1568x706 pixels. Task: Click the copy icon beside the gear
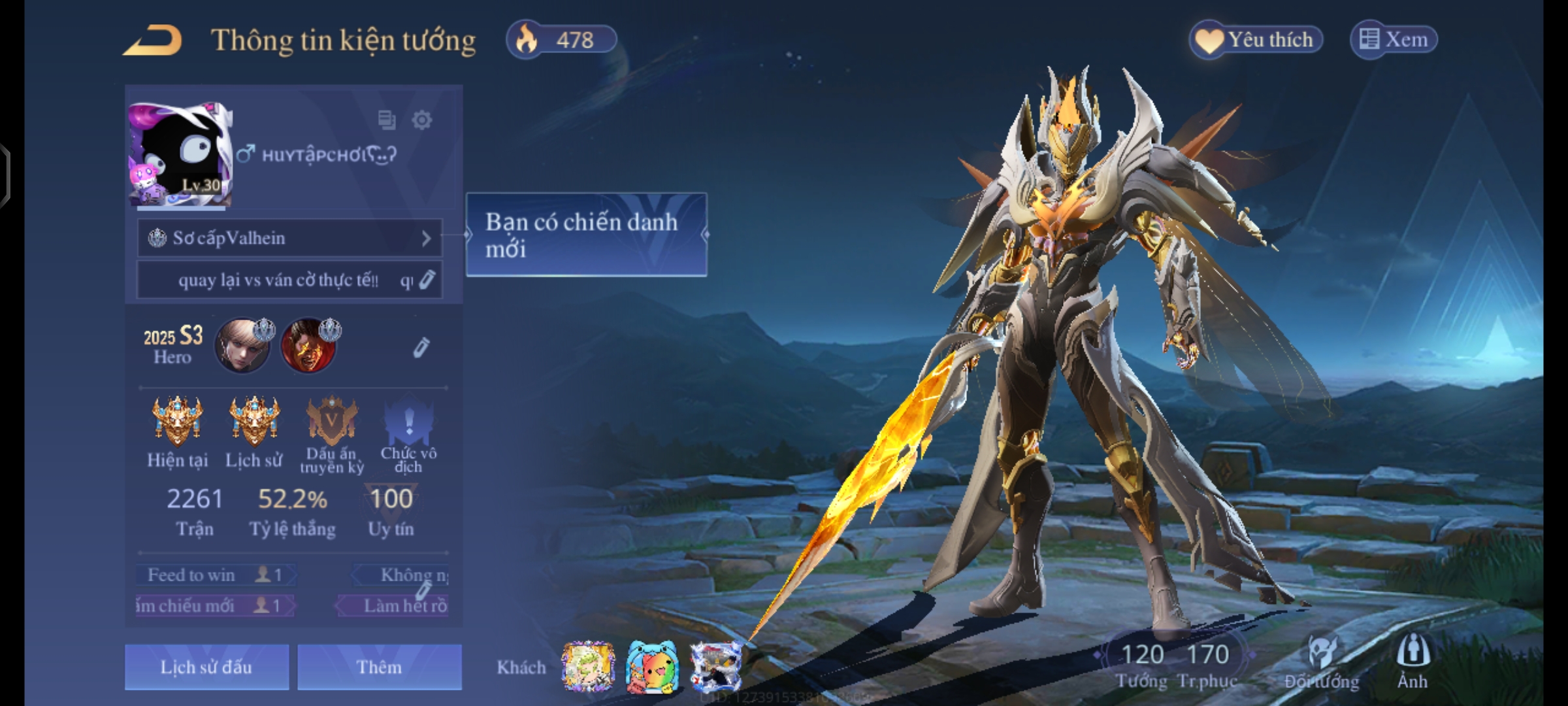click(387, 120)
